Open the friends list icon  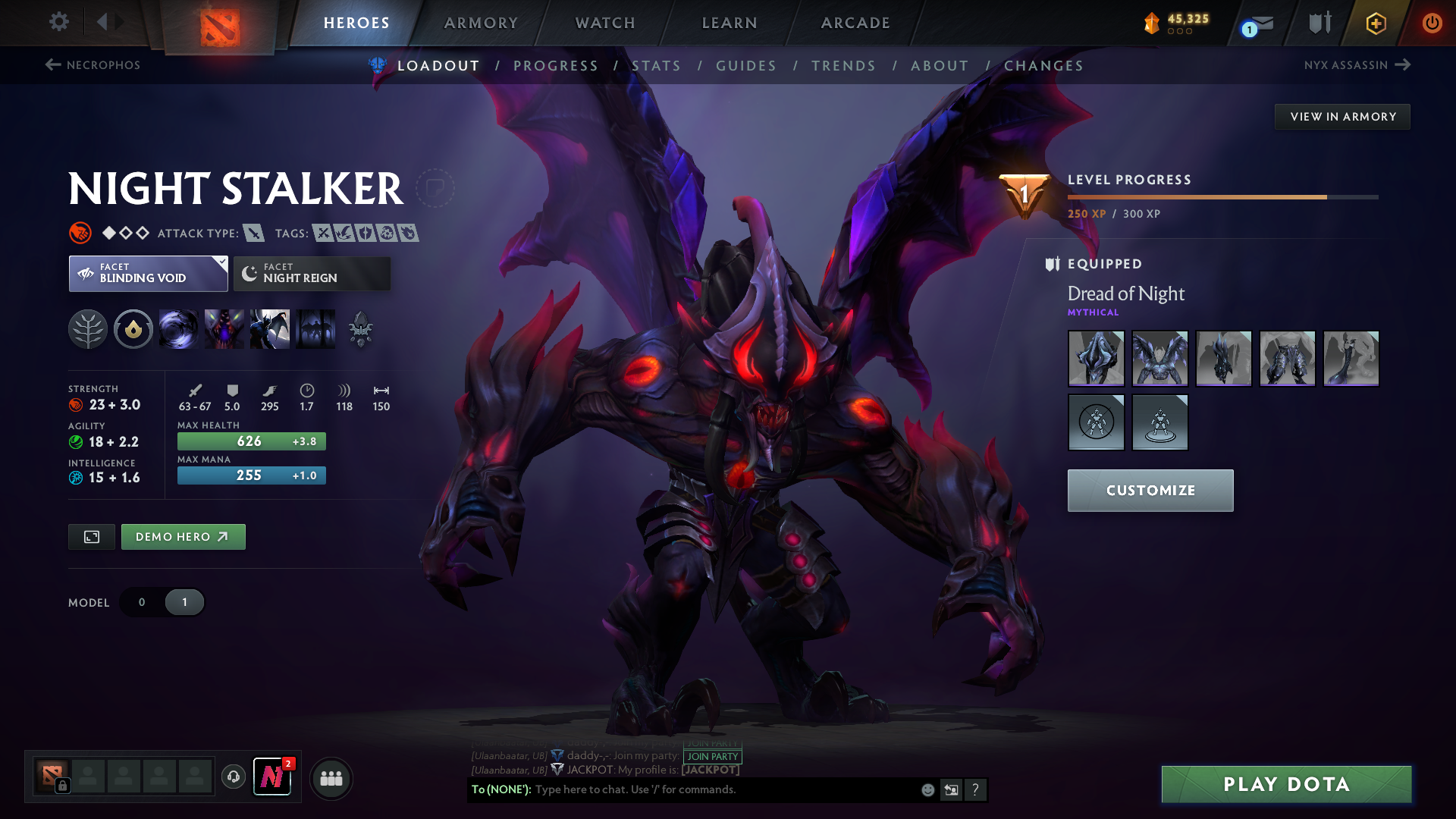click(x=331, y=777)
